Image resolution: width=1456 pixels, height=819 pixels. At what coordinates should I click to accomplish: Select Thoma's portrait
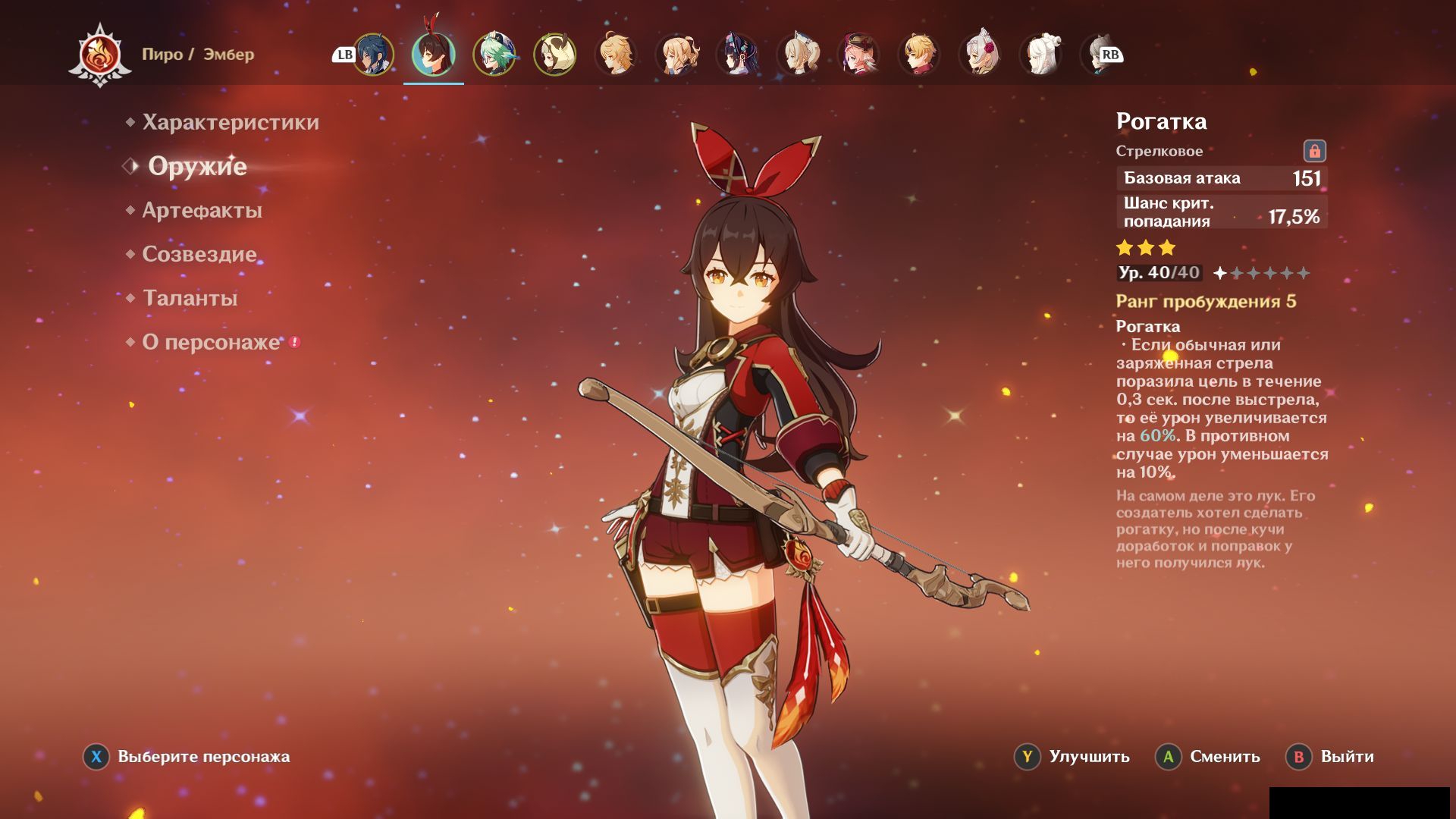coord(919,55)
